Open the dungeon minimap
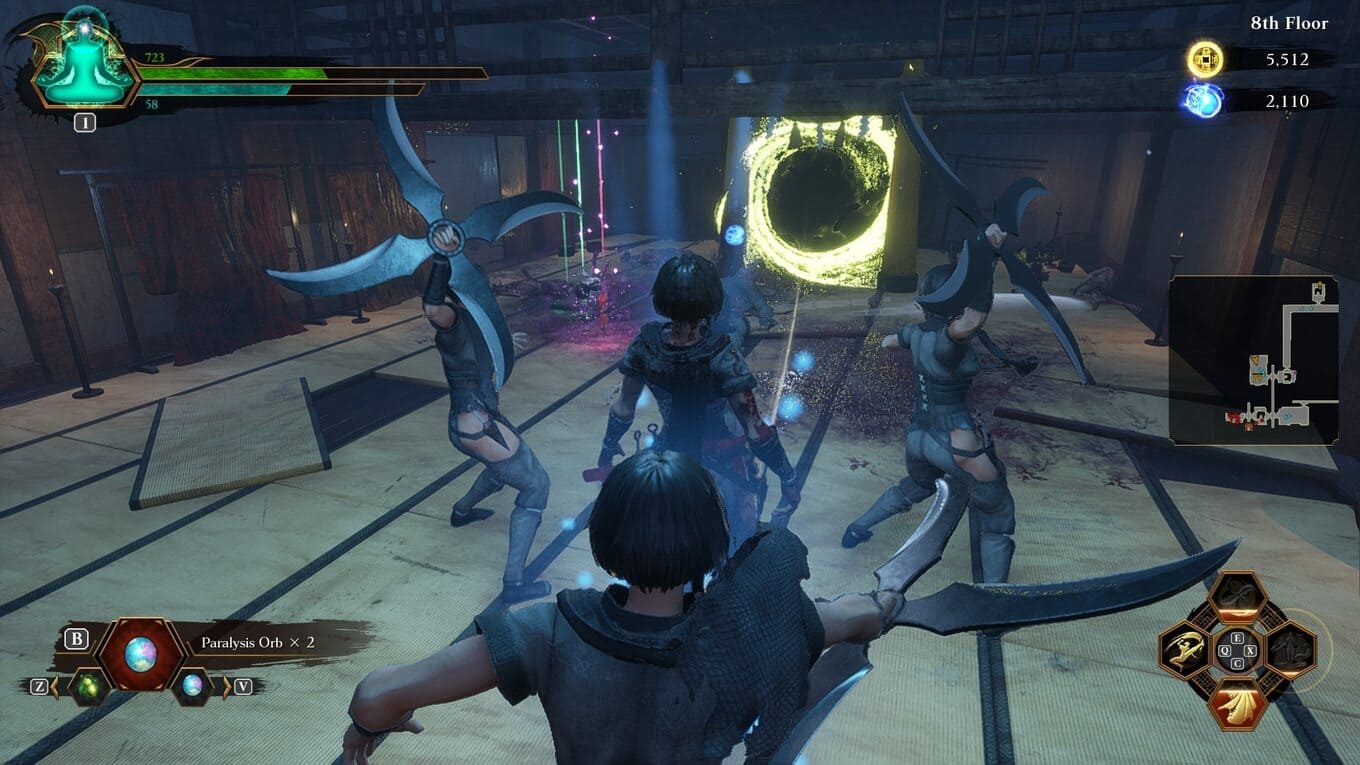 point(1253,360)
